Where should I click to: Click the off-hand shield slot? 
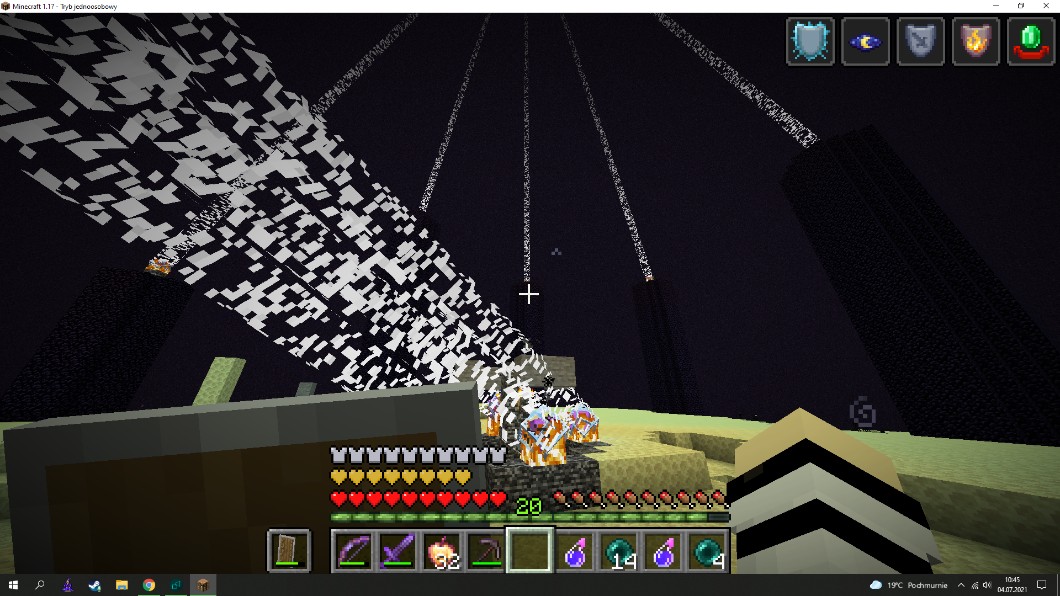click(289, 551)
